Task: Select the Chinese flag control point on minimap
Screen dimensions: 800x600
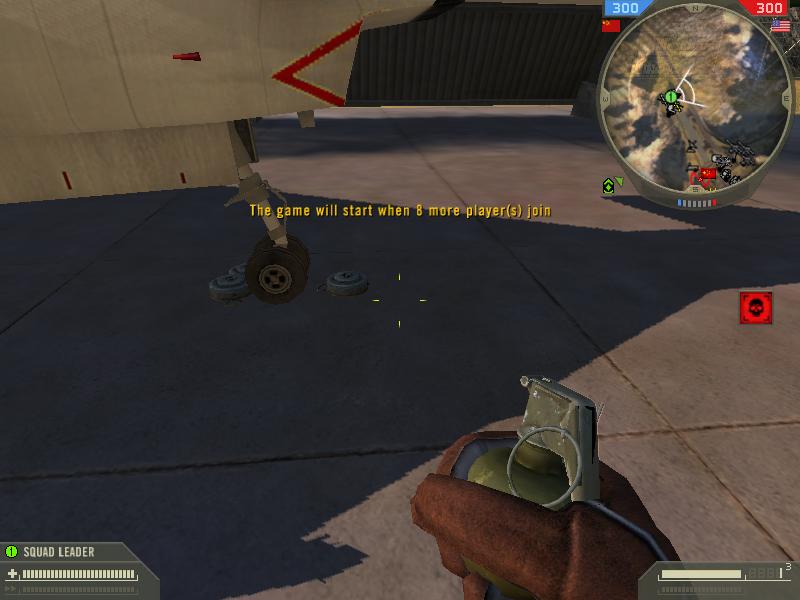Action: (x=709, y=174)
